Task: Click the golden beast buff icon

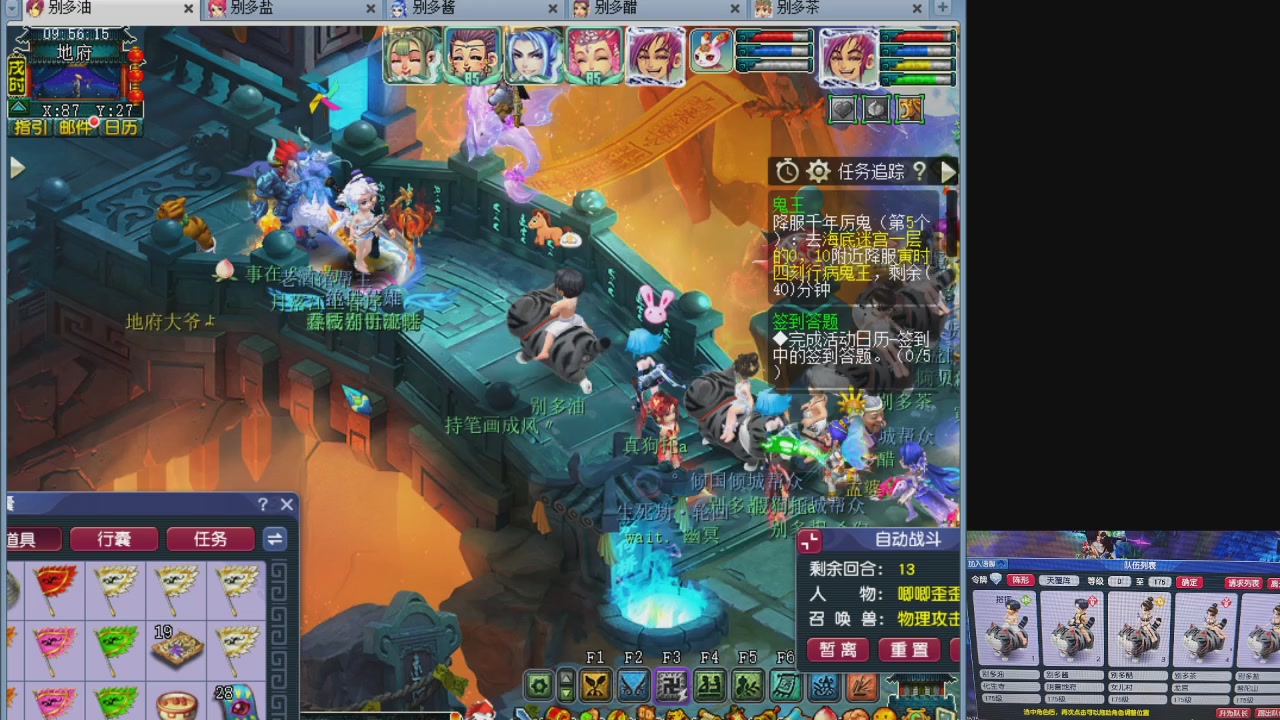Action: click(911, 109)
